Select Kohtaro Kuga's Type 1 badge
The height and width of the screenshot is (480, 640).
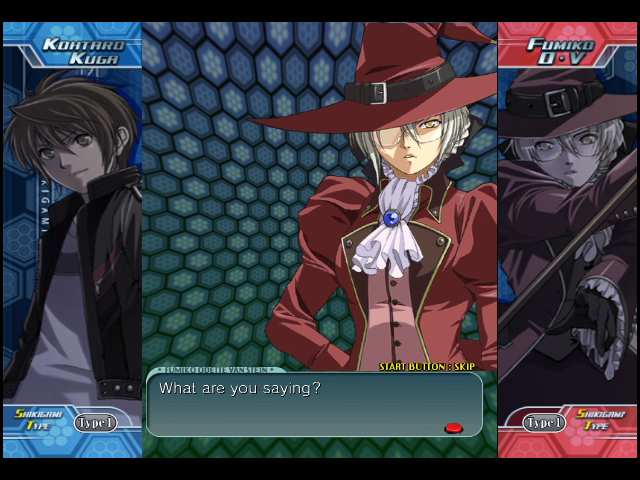click(x=95, y=423)
